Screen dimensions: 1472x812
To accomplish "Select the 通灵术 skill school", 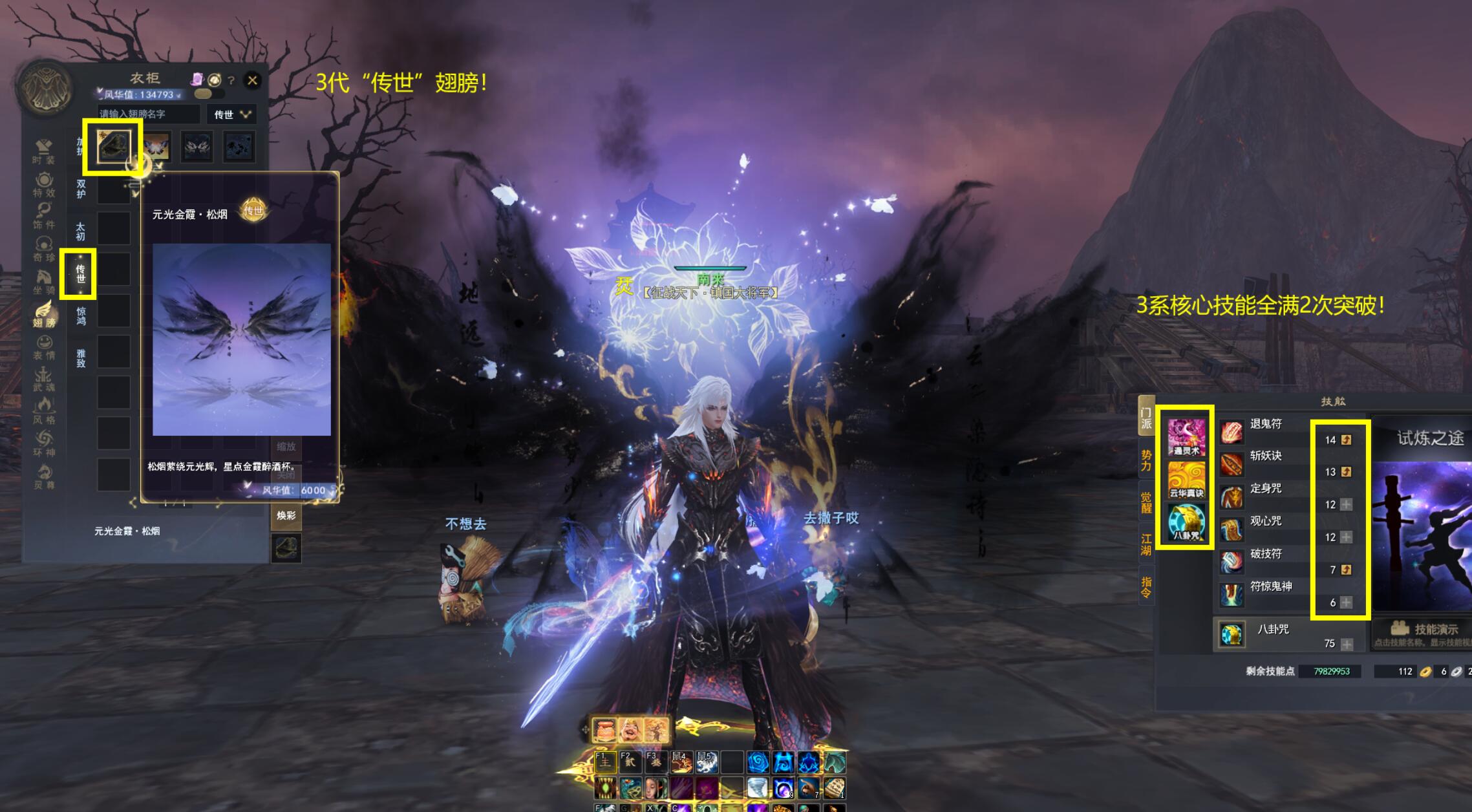I will (1186, 437).
